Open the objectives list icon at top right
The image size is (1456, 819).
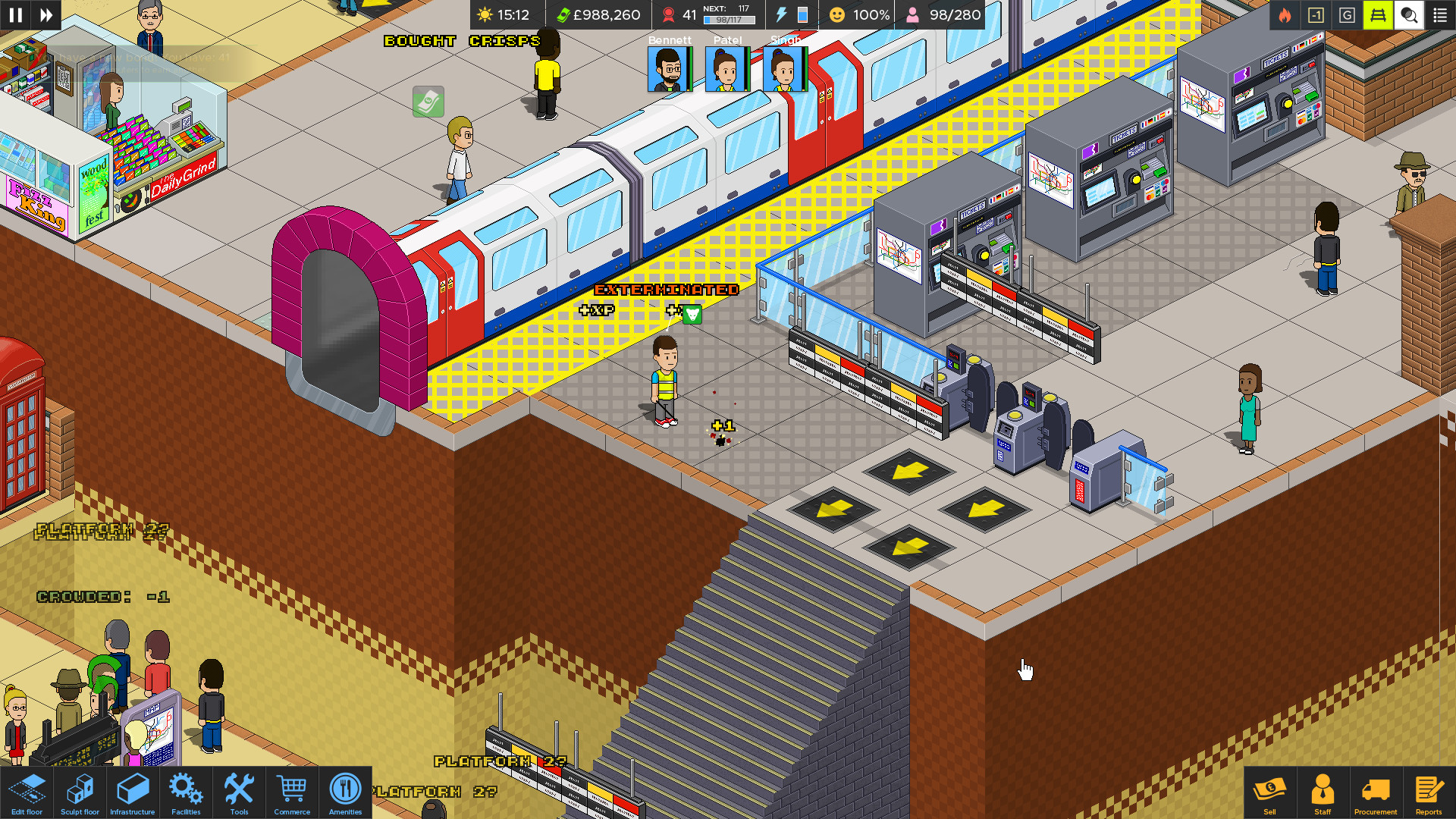tap(1440, 14)
